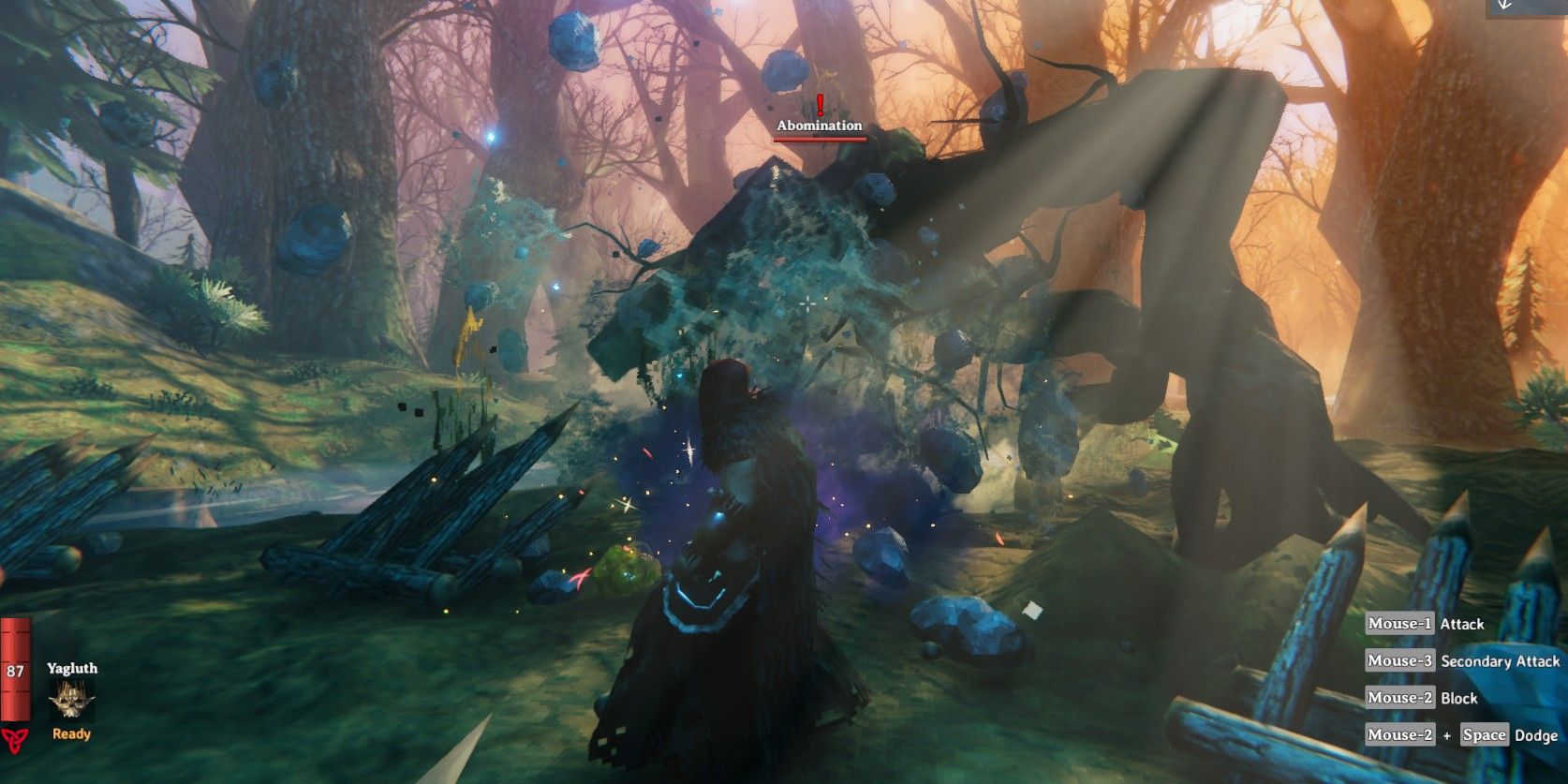Click the Mouse-3 key hint icon
Screen dimensions: 1568x784
(x=1398, y=661)
